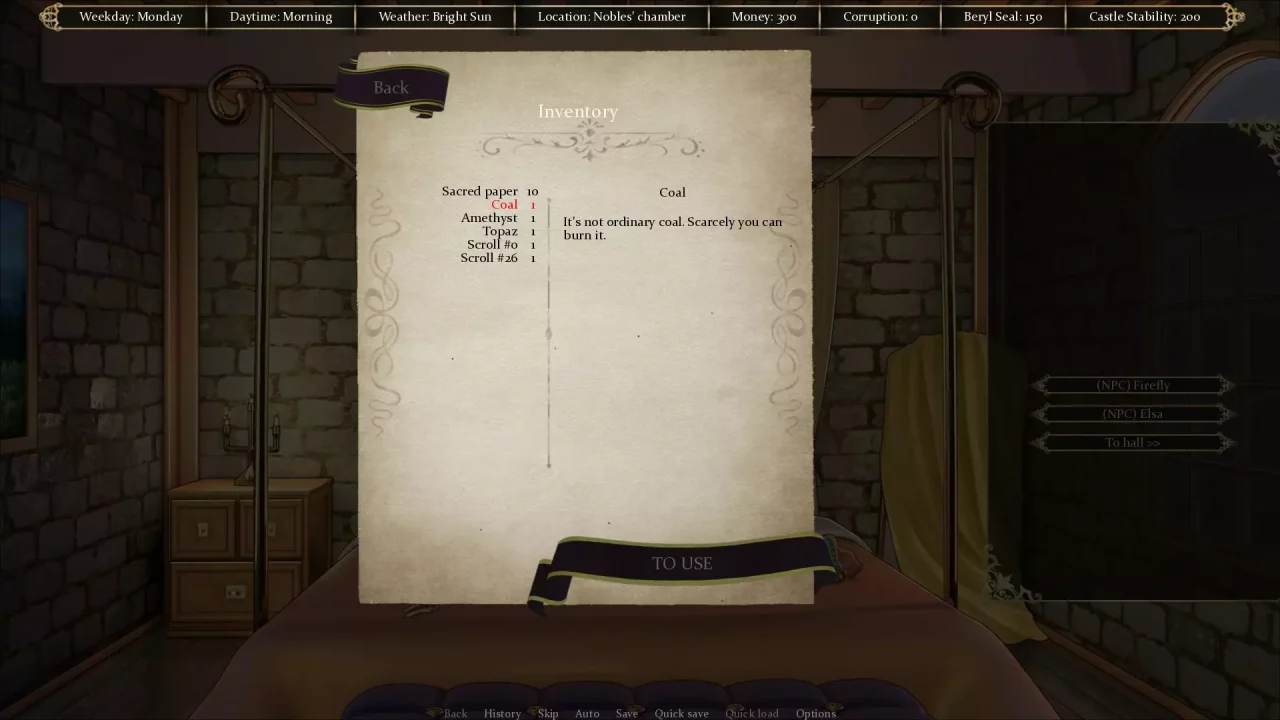Image resolution: width=1280 pixels, height=720 pixels.
Task: Click the Back ribbon banner
Action: pyautogui.click(x=390, y=88)
